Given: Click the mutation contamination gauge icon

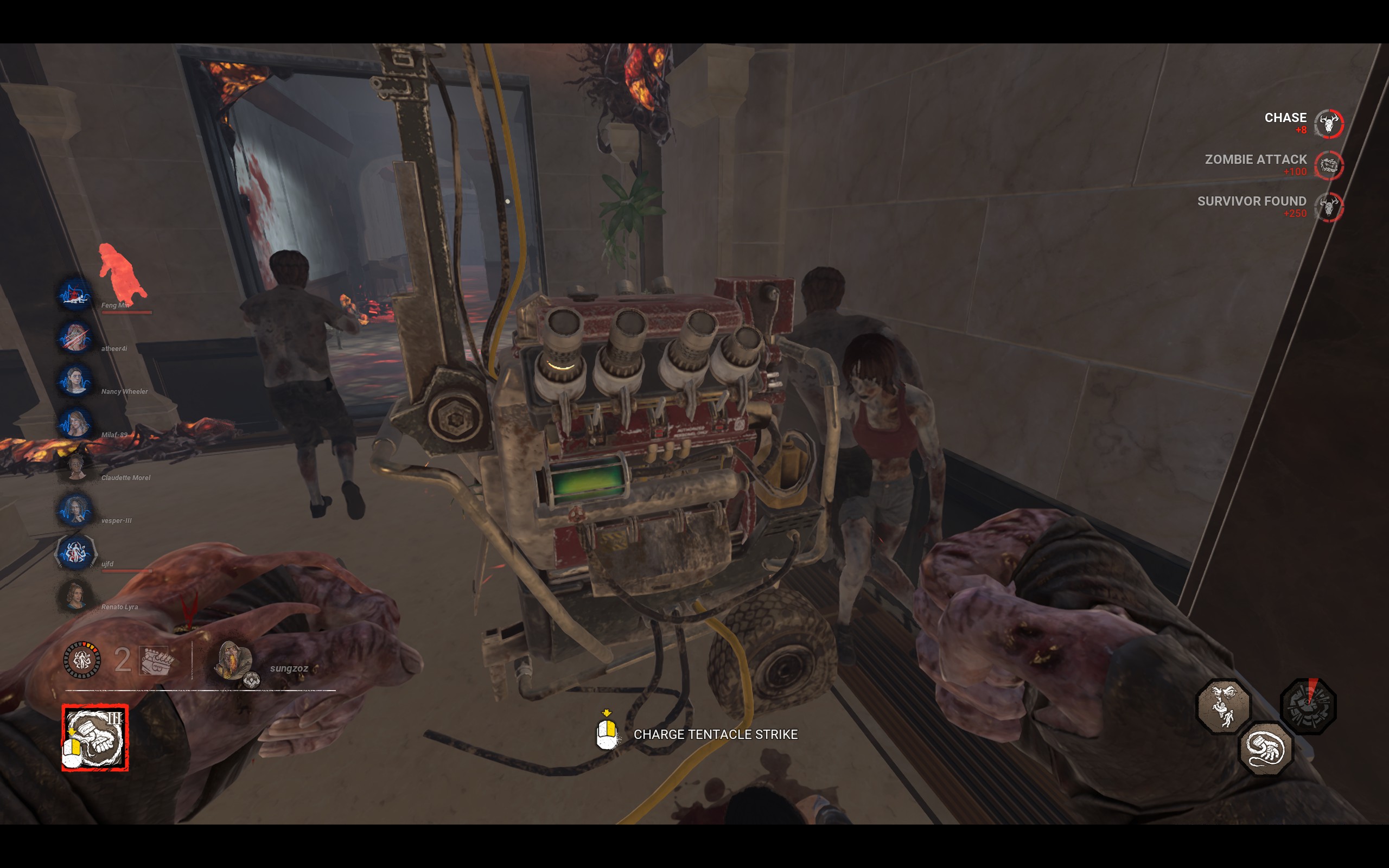Looking at the screenshot, I should pyautogui.click(x=81, y=660).
